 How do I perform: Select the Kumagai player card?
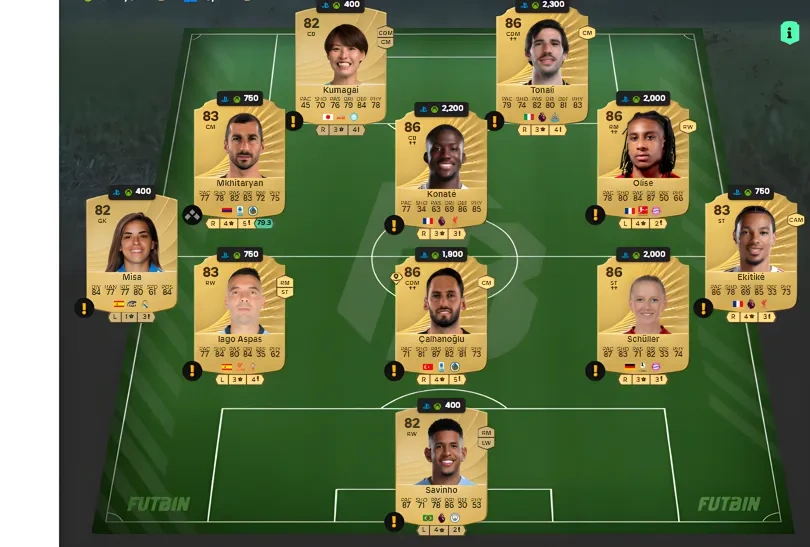click(340, 65)
